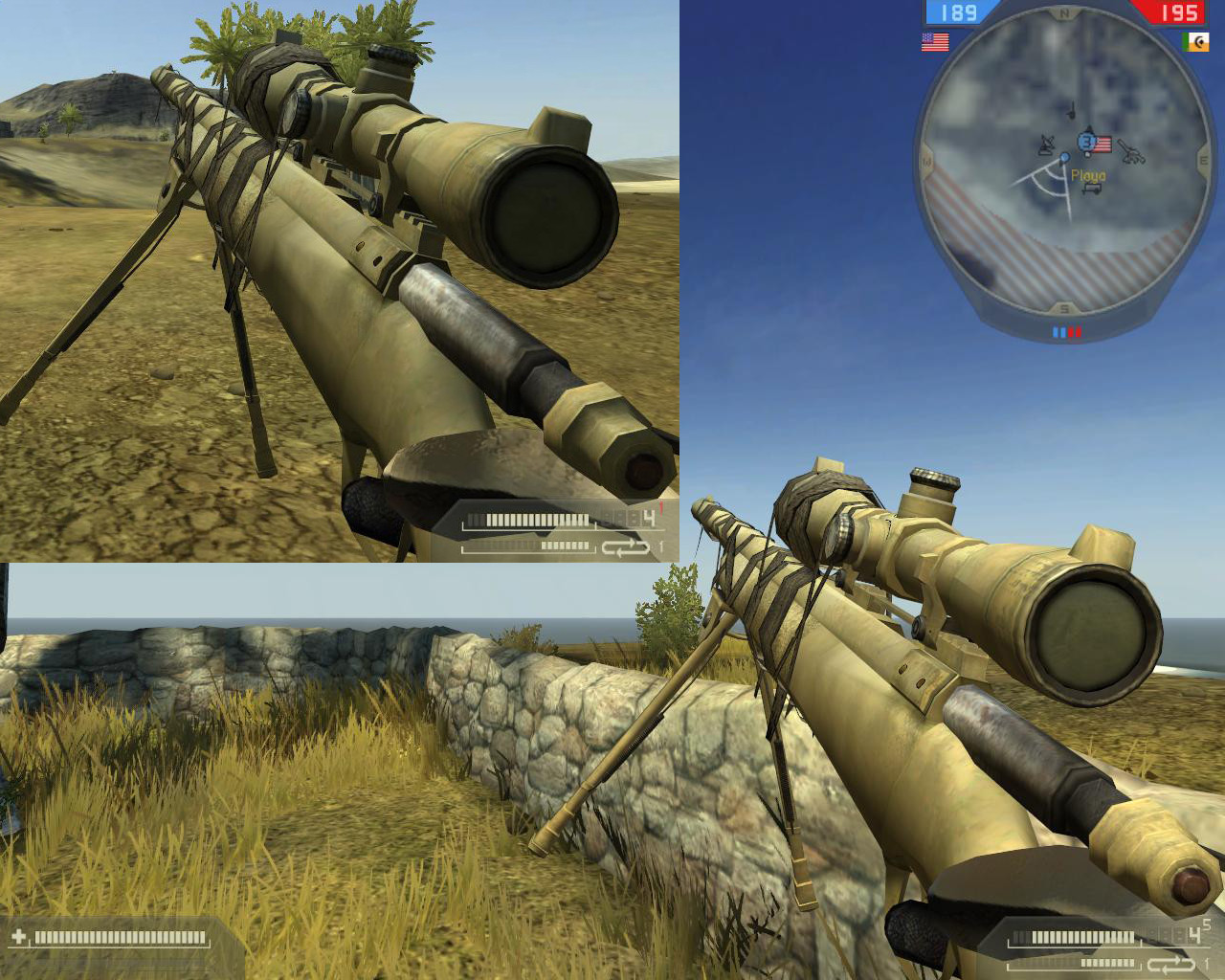Select the anti-air radar icon on the minimap
The height and width of the screenshot is (980, 1225).
click(1046, 145)
